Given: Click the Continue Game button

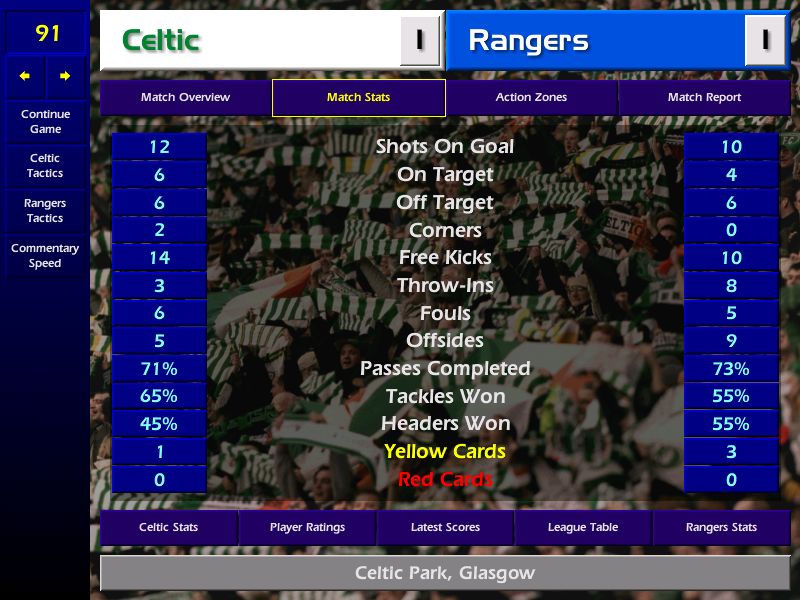Looking at the screenshot, I should click(45, 121).
